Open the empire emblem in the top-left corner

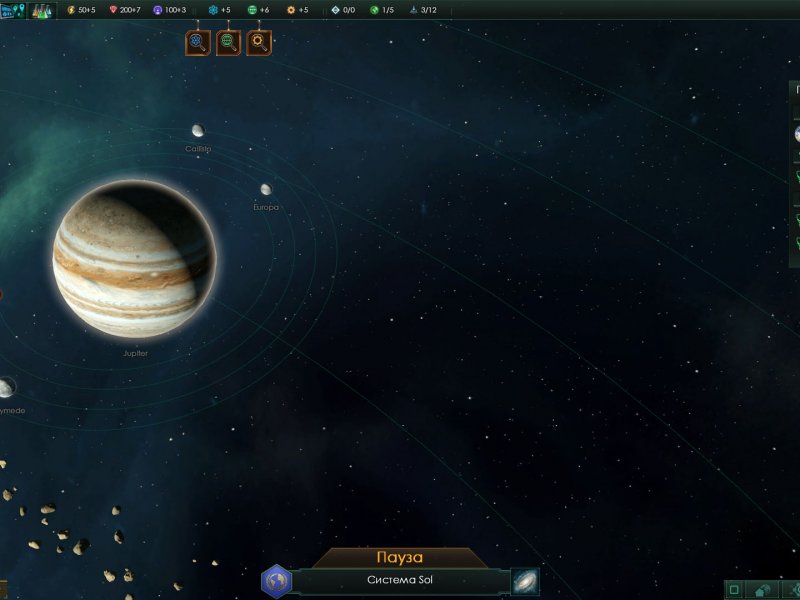(x=13, y=11)
